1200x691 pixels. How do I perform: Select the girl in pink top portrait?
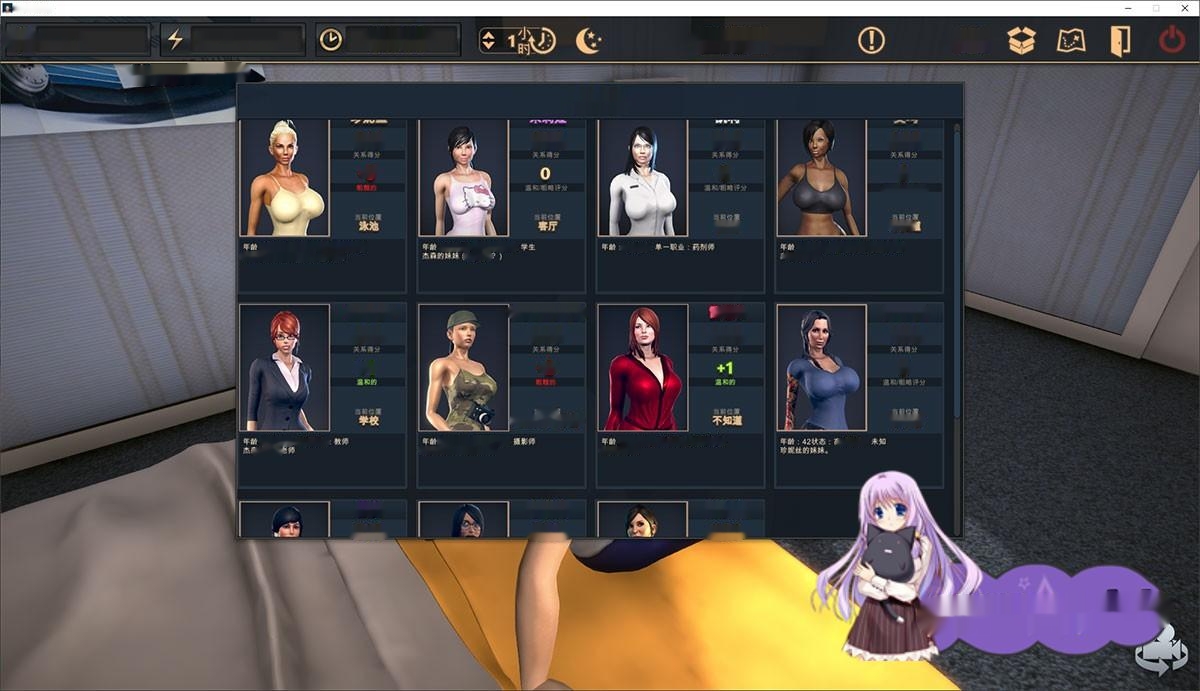click(x=463, y=178)
